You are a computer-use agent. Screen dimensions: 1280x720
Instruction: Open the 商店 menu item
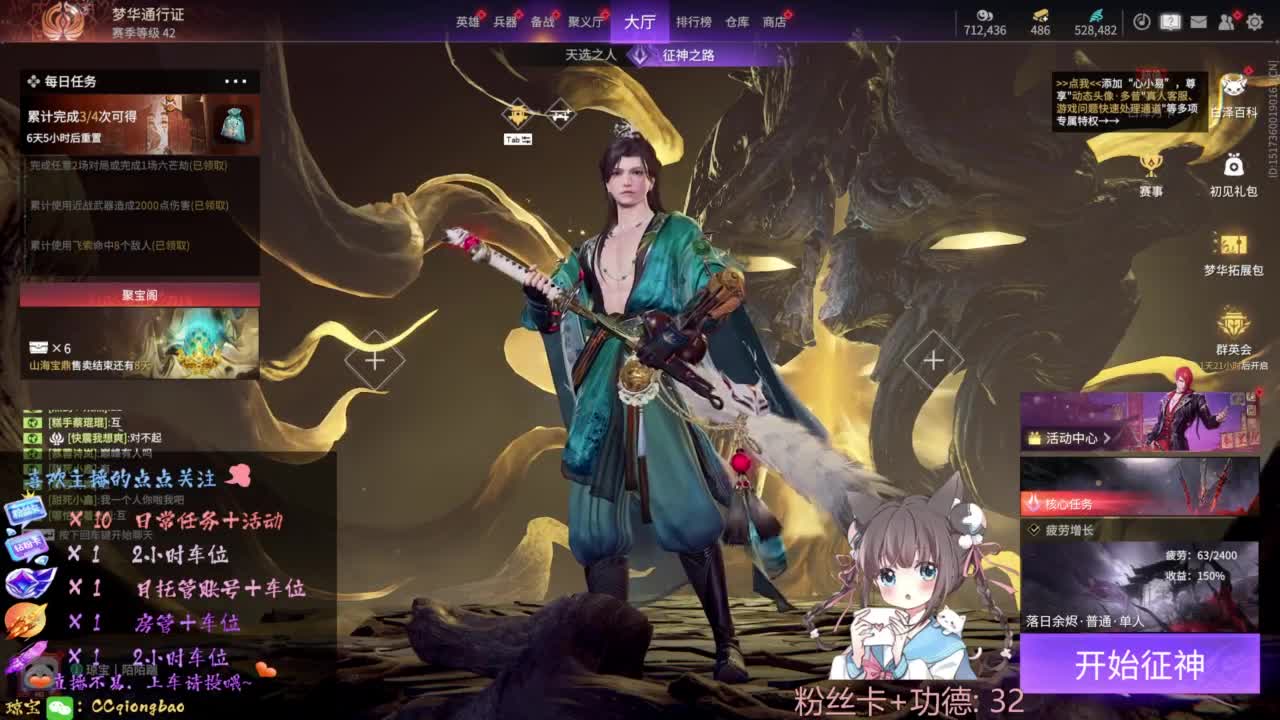(x=775, y=21)
